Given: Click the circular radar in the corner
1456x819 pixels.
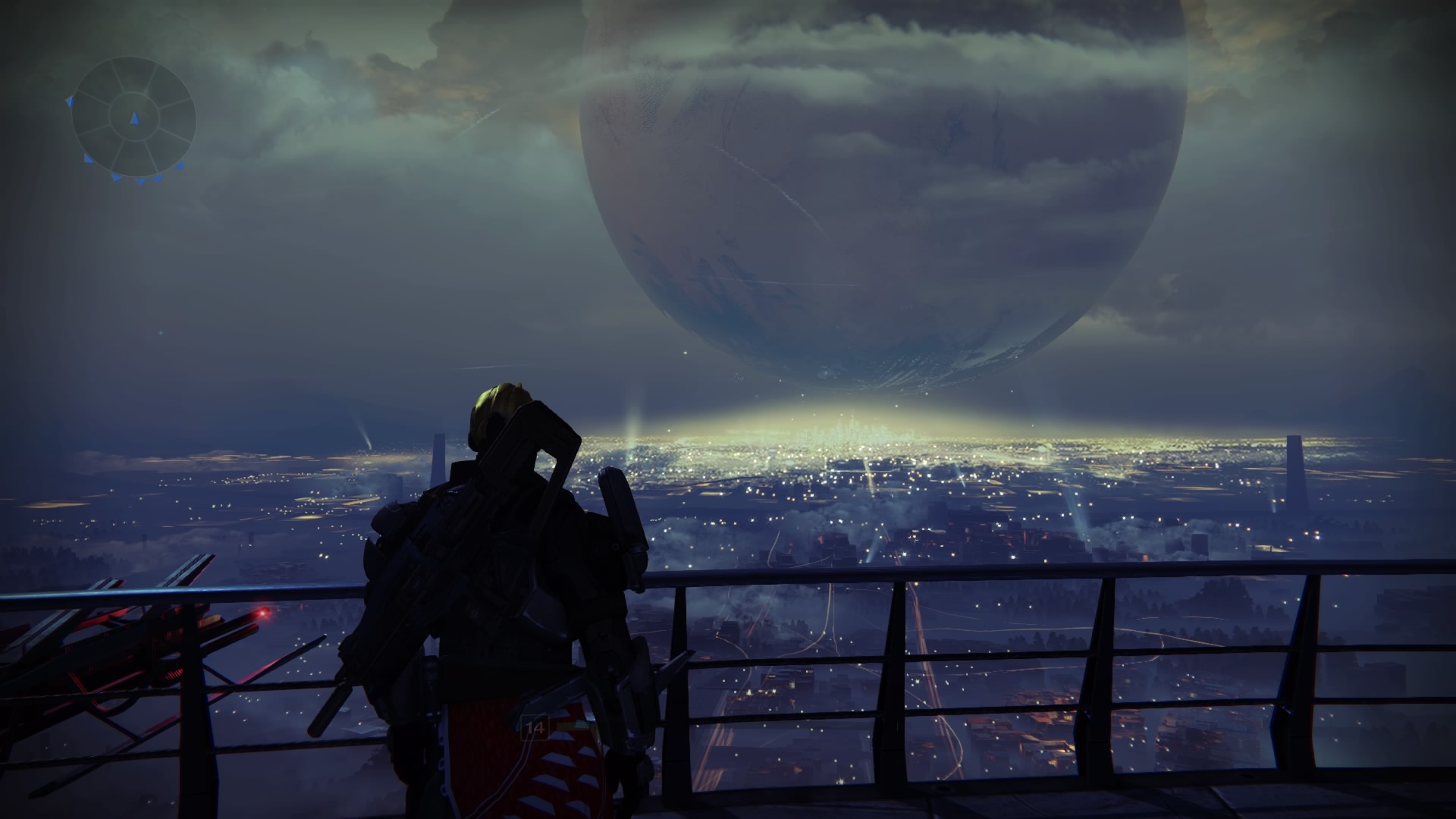Looking at the screenshot, I should (x=133, y=118).
